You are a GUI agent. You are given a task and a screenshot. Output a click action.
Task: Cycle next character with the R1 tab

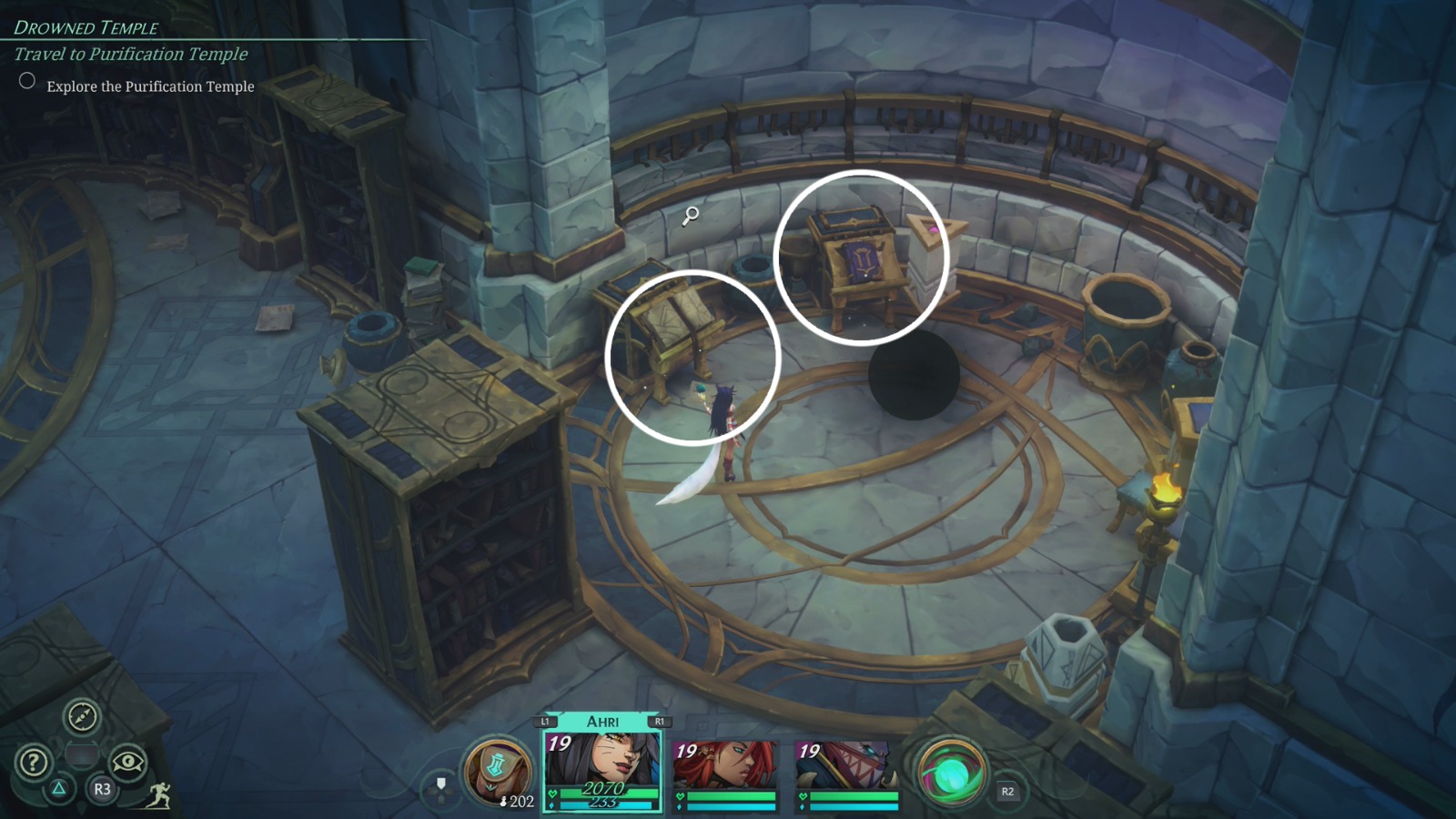coord(660,720)
